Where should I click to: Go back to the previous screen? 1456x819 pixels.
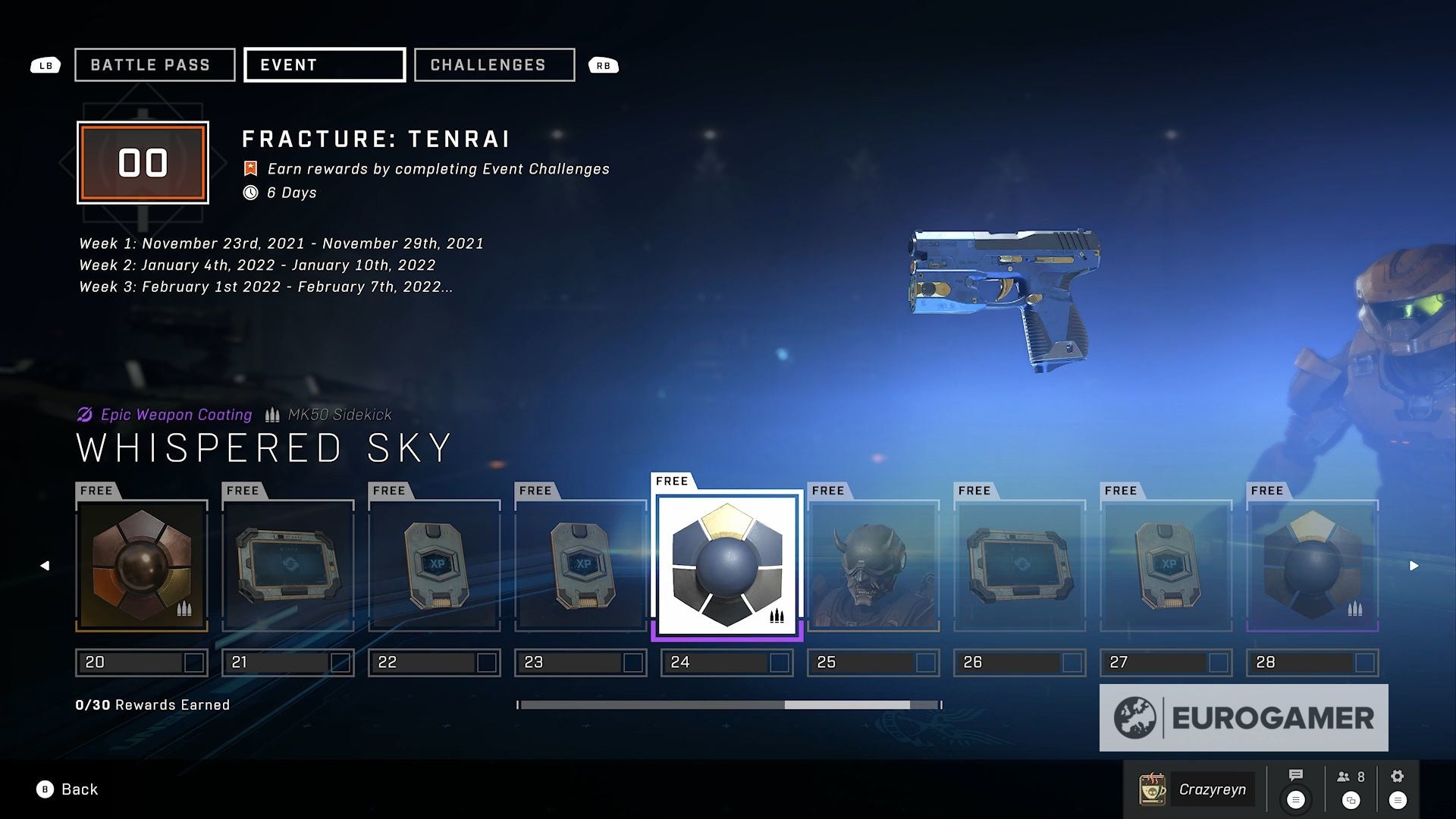(67, 789)
